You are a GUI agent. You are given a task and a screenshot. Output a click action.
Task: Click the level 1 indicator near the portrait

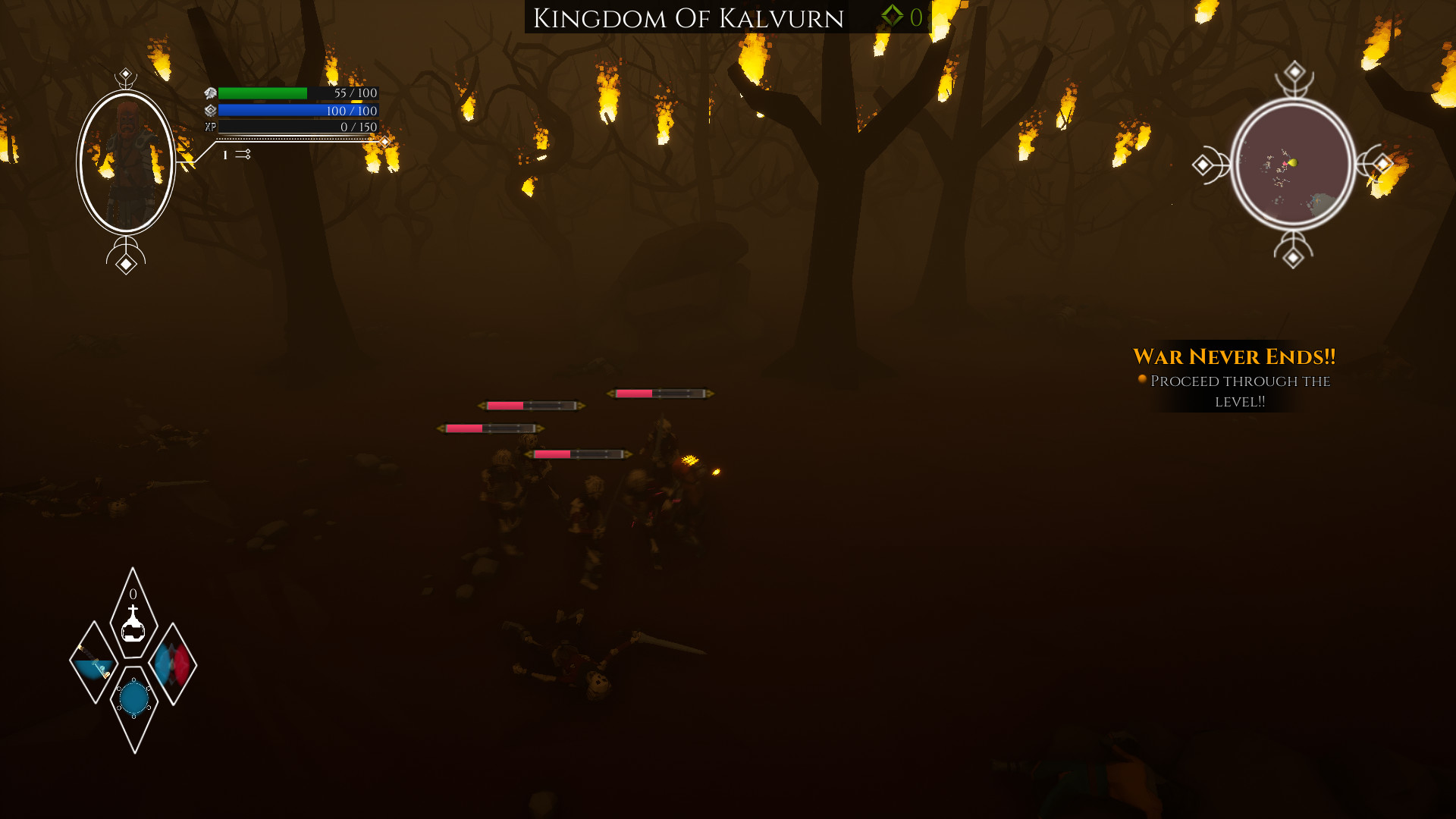point(224,155)
